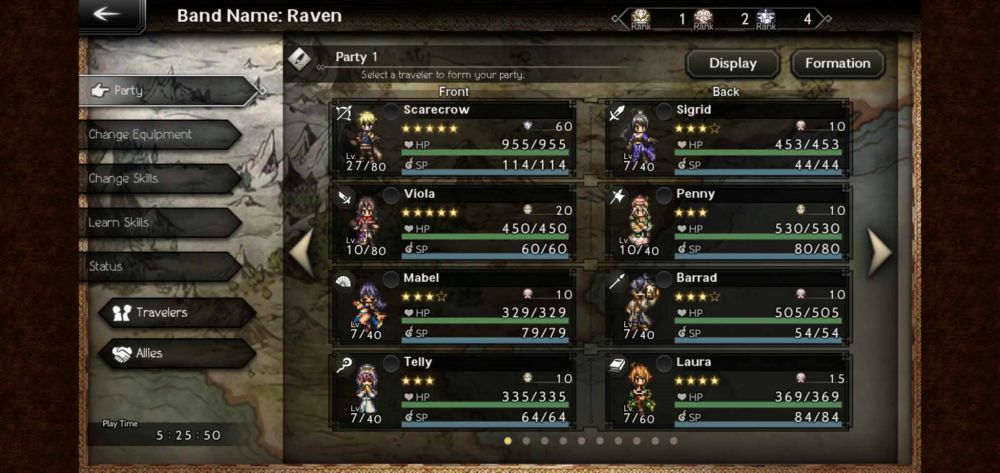
Task: Select Sigrid in the back row
Action: [728, 138]
